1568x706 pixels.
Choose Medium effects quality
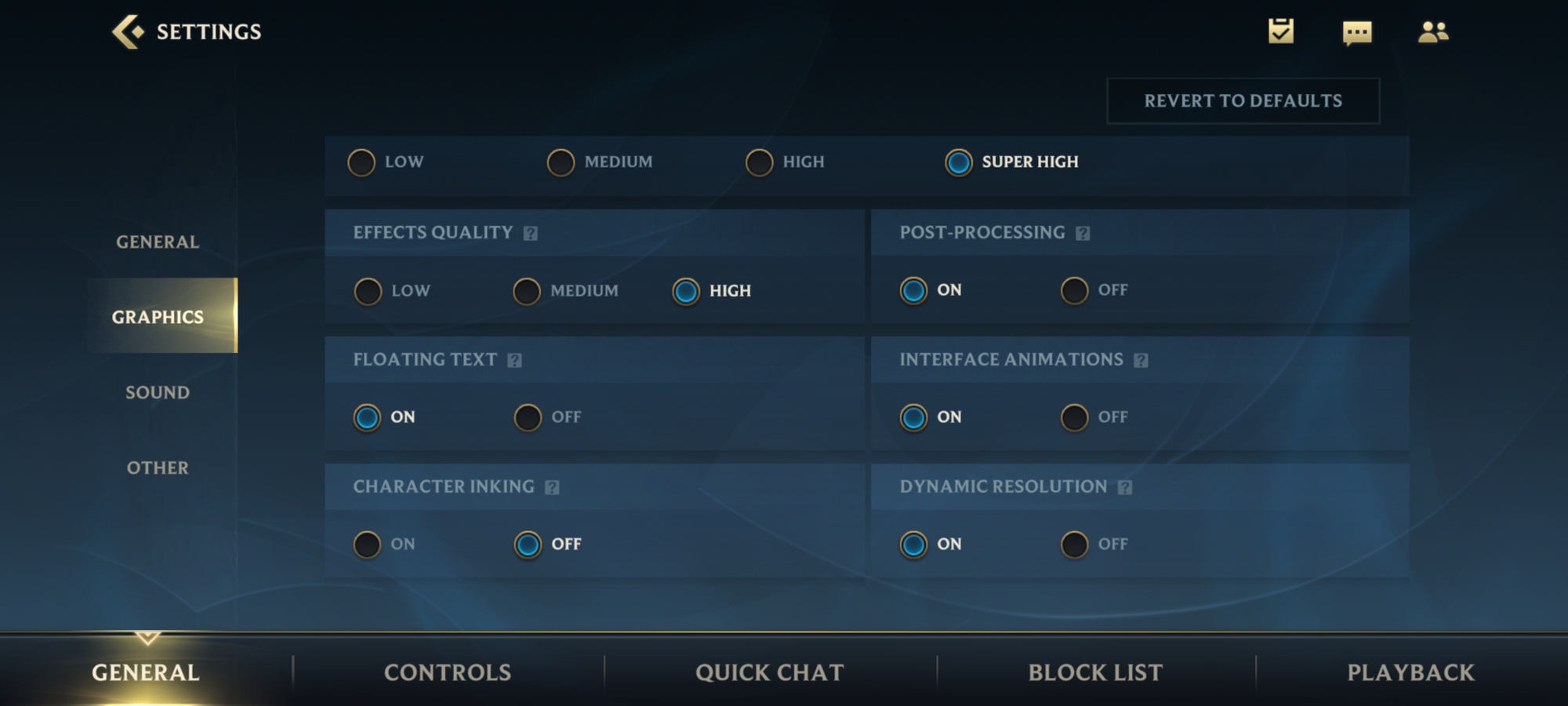click(x=527, y=291)
